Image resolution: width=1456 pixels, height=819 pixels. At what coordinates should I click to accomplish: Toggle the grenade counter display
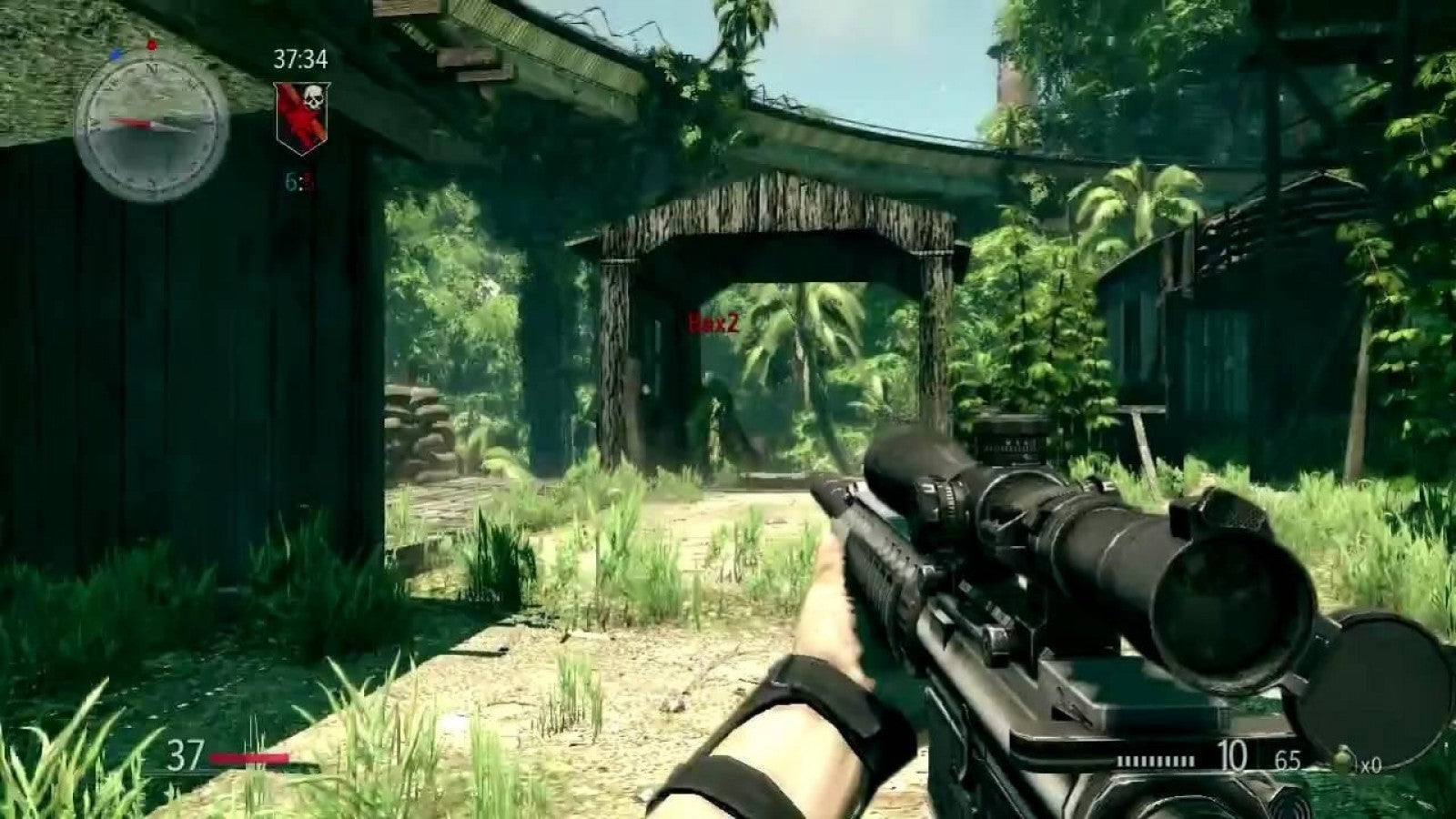1370,764
